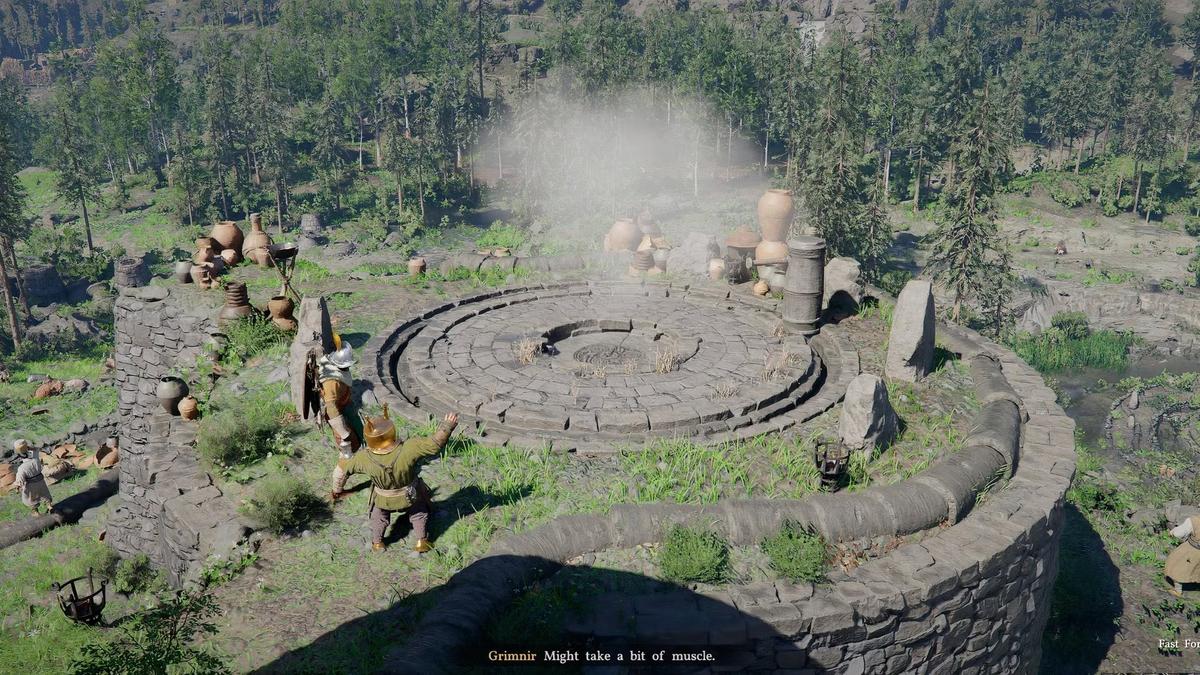Click the Fast Forward cutscene option

[1179, 644]
